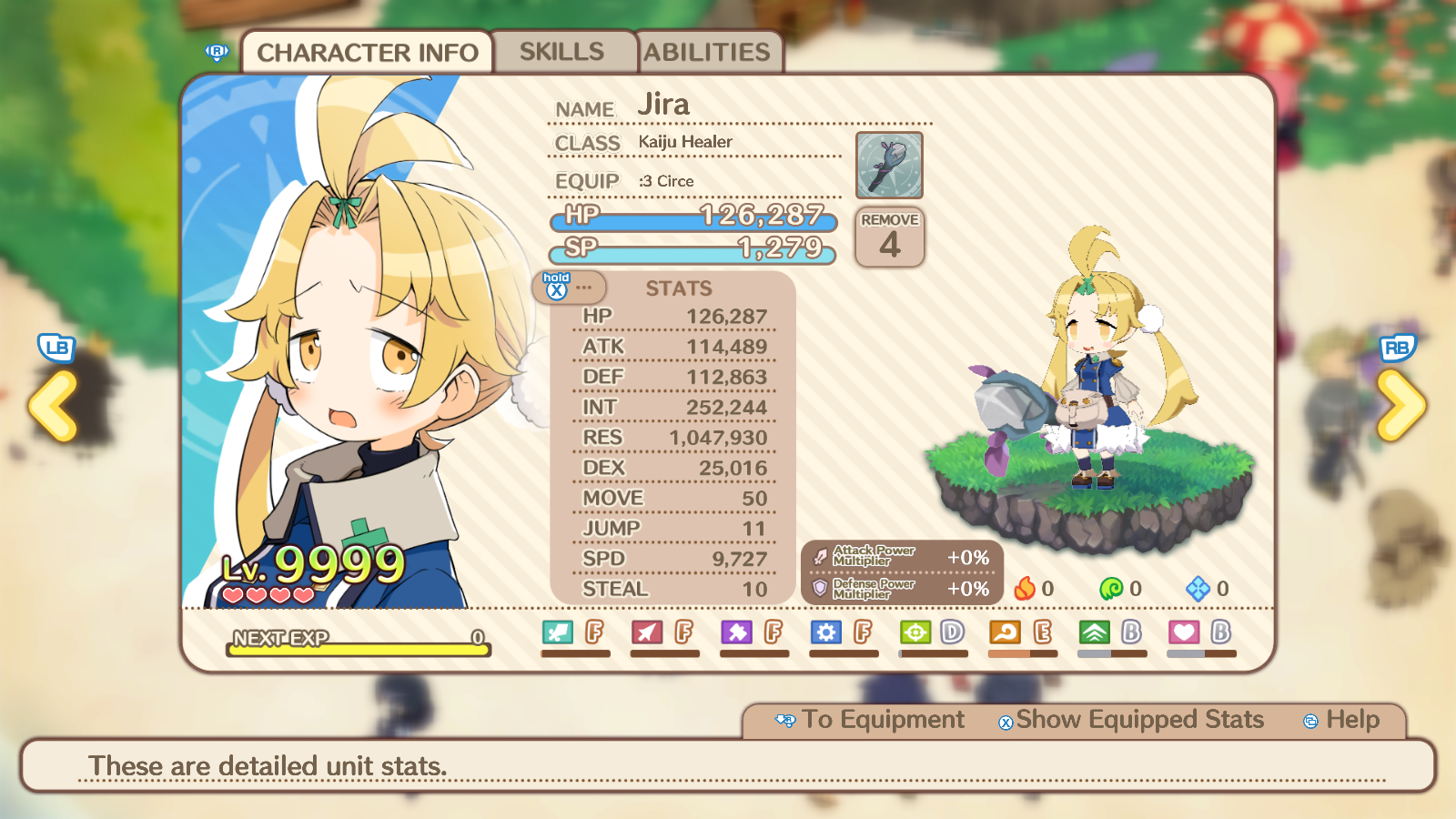
Task: Select the green crosshair mastery icon
Action: pos(915,632)
